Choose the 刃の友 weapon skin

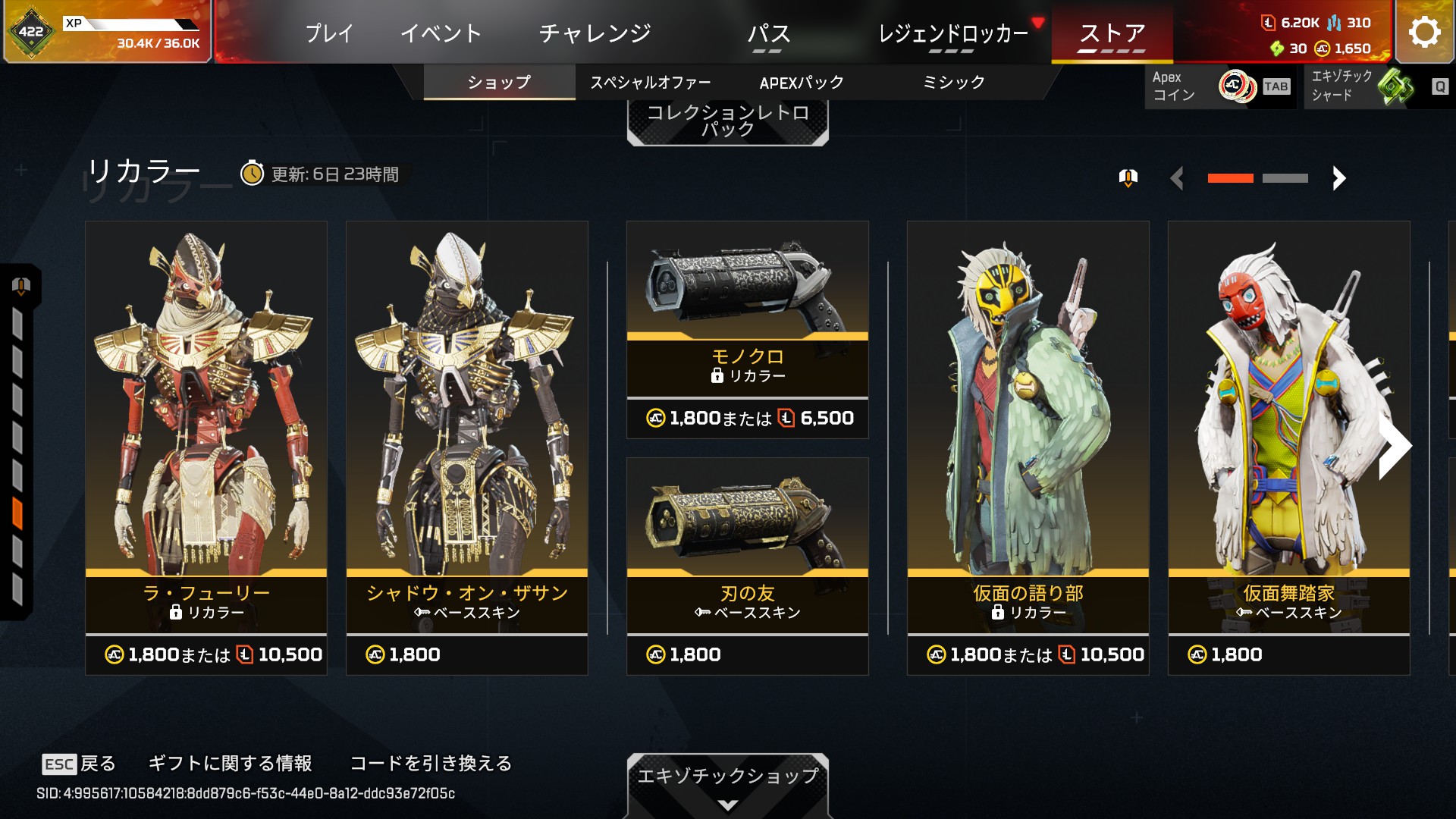748,566
